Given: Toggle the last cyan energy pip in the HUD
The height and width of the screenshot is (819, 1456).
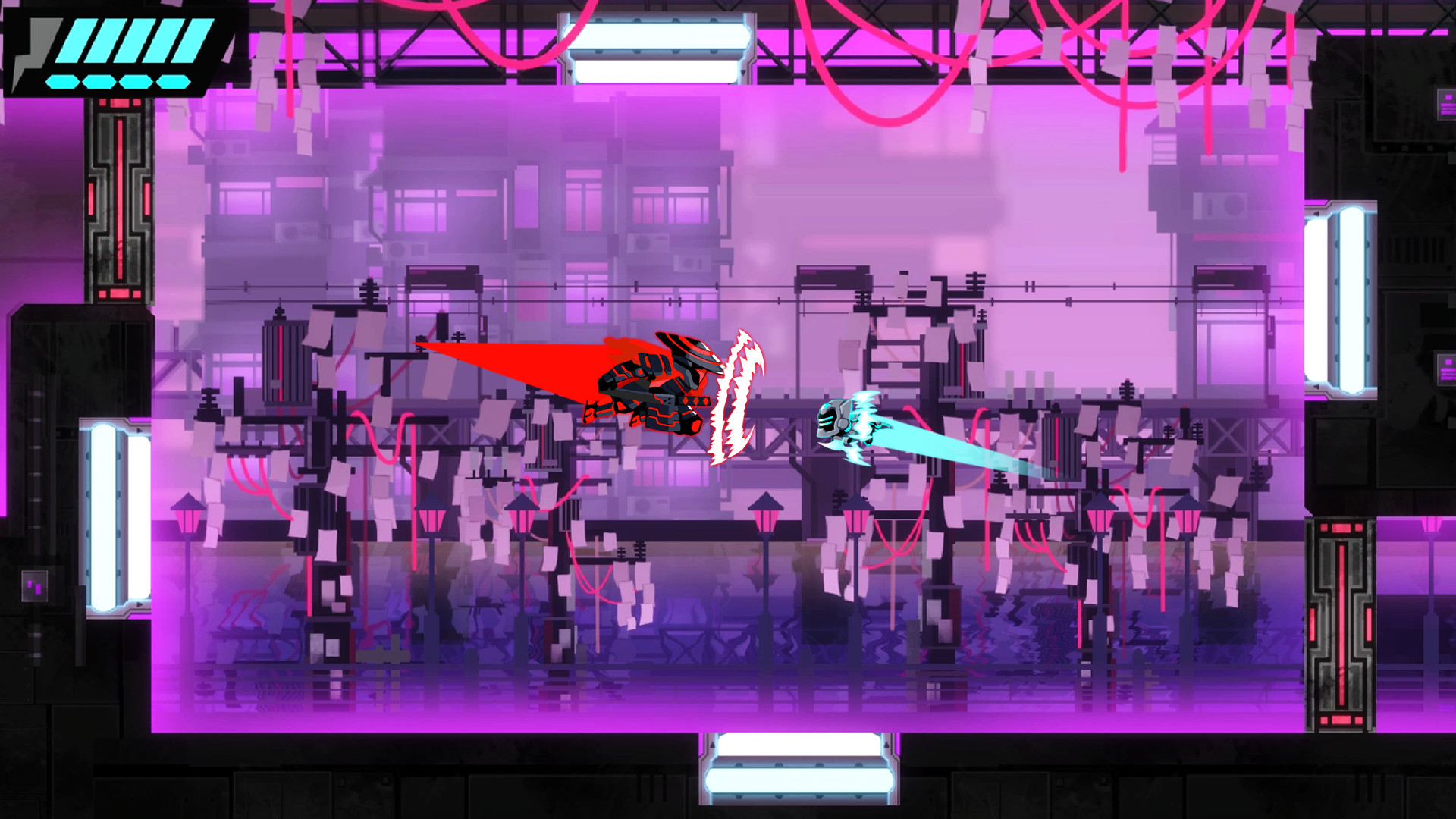Looking at the screenshot, I should point(173,80).
